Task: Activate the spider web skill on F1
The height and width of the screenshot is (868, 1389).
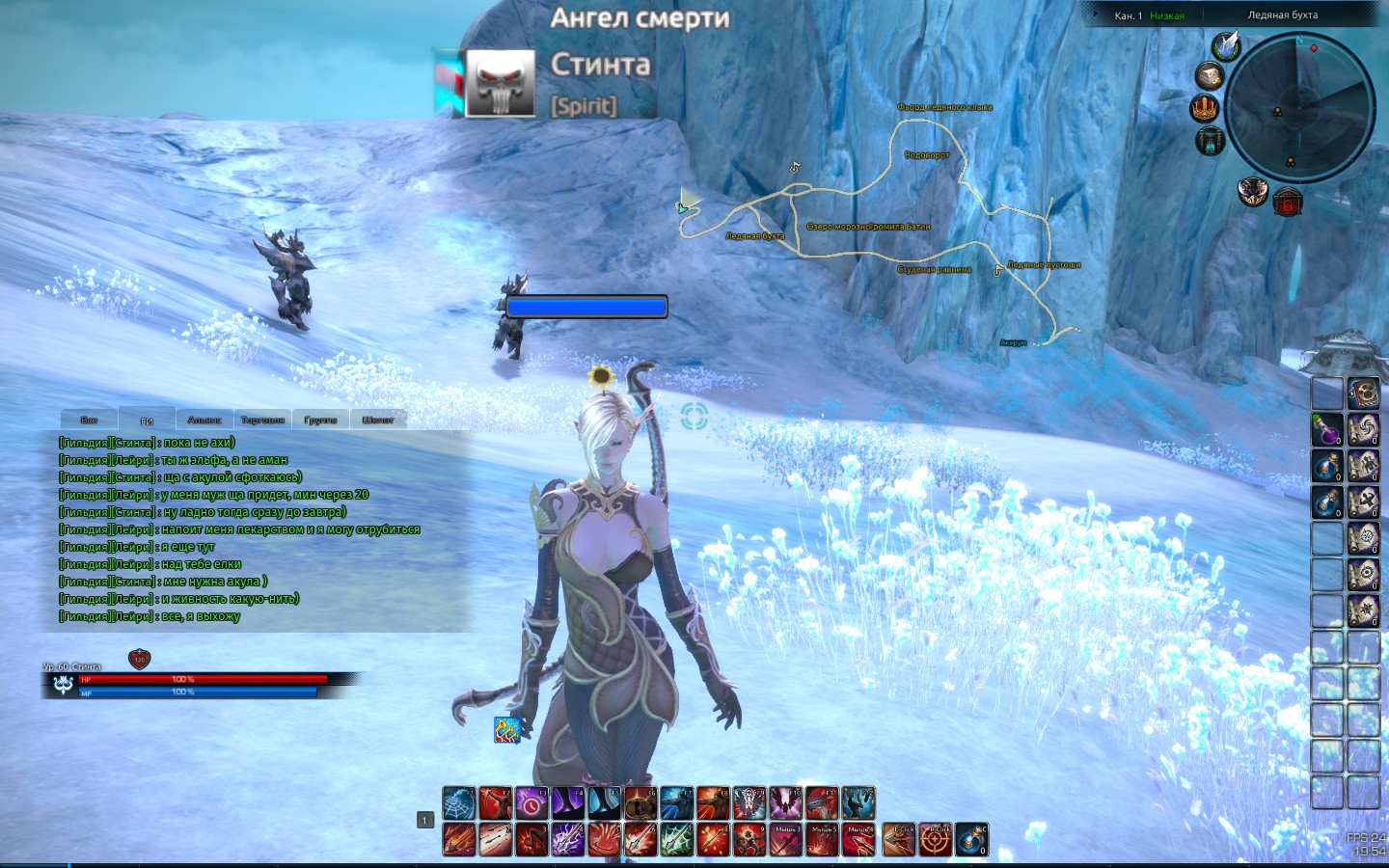Action: click(x=458, y=802)
